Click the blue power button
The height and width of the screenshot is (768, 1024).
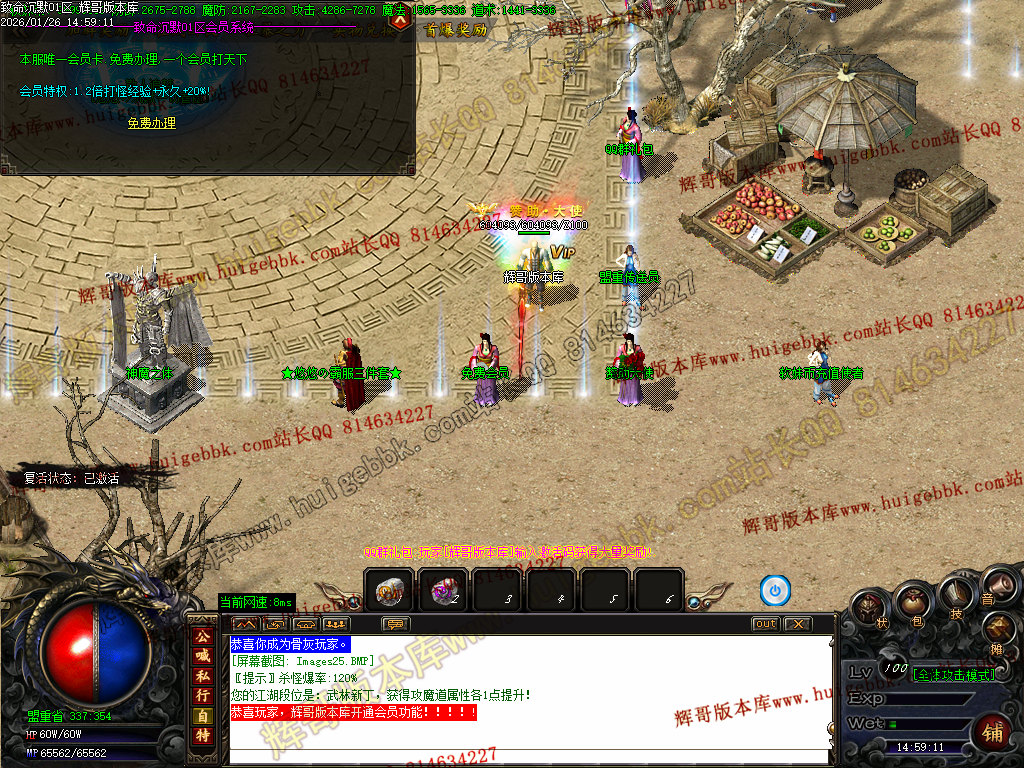pyautogui.click(x=775, y=591)
